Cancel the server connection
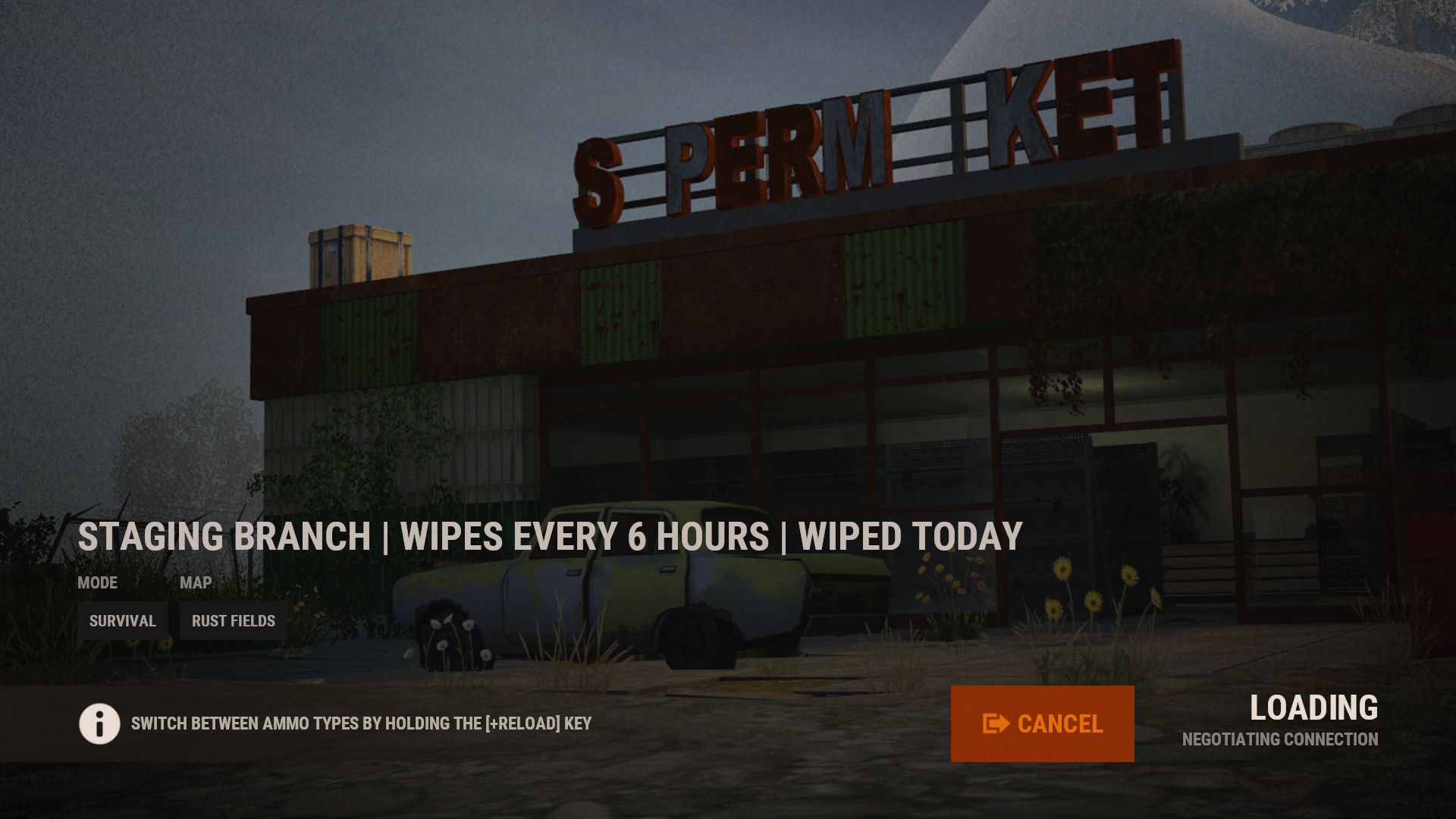Screen dimensions: 1456x819 [x=1042, y=723]
